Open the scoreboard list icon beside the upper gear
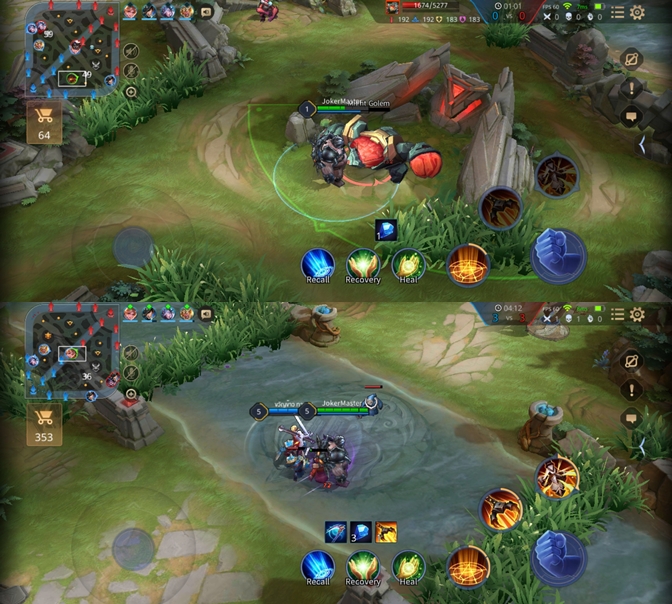The height and width of the screenshot is (604, 672). point(618,12)
